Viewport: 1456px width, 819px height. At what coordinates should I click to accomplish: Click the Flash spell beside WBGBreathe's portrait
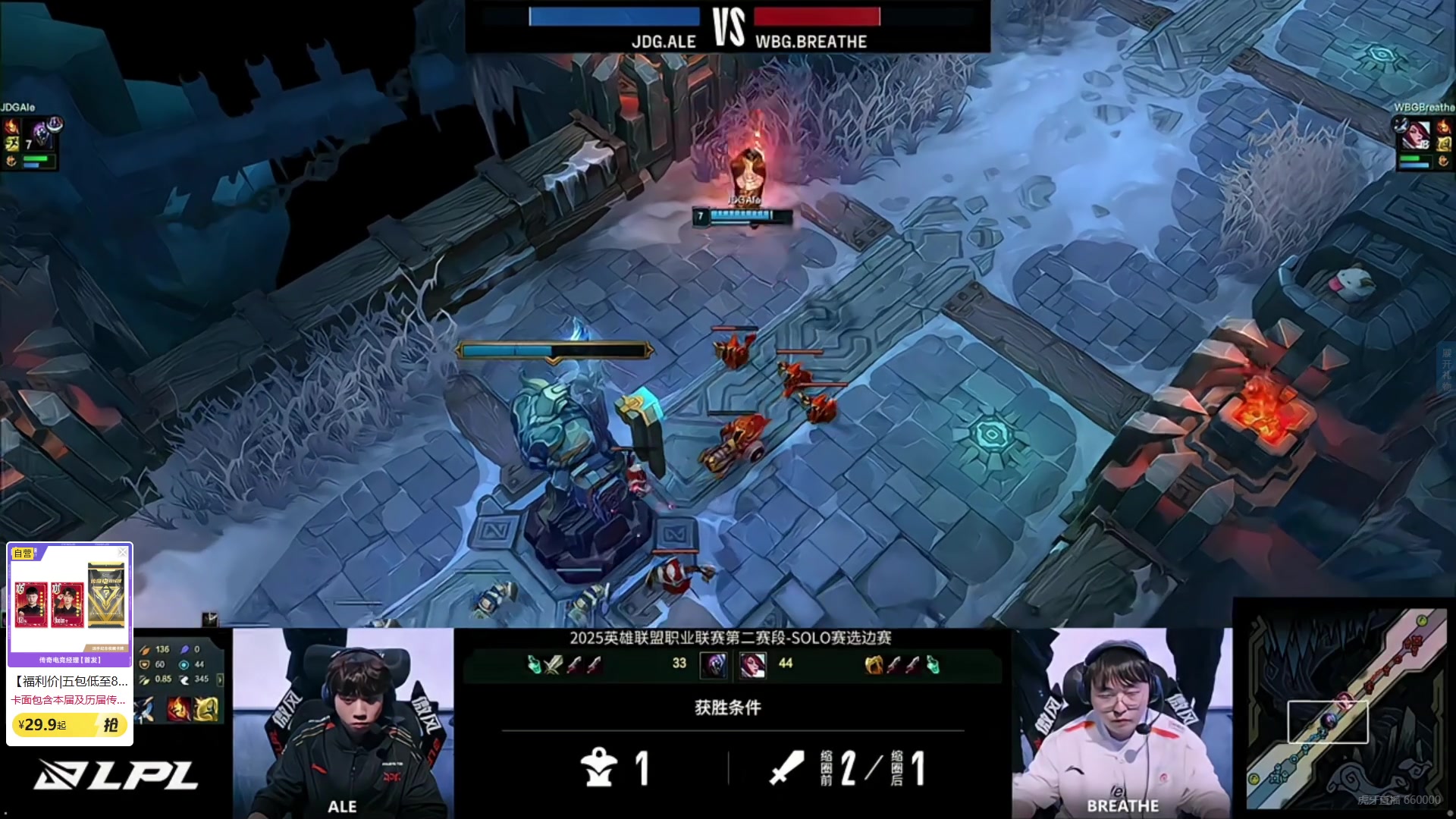tap(1443, 143)
